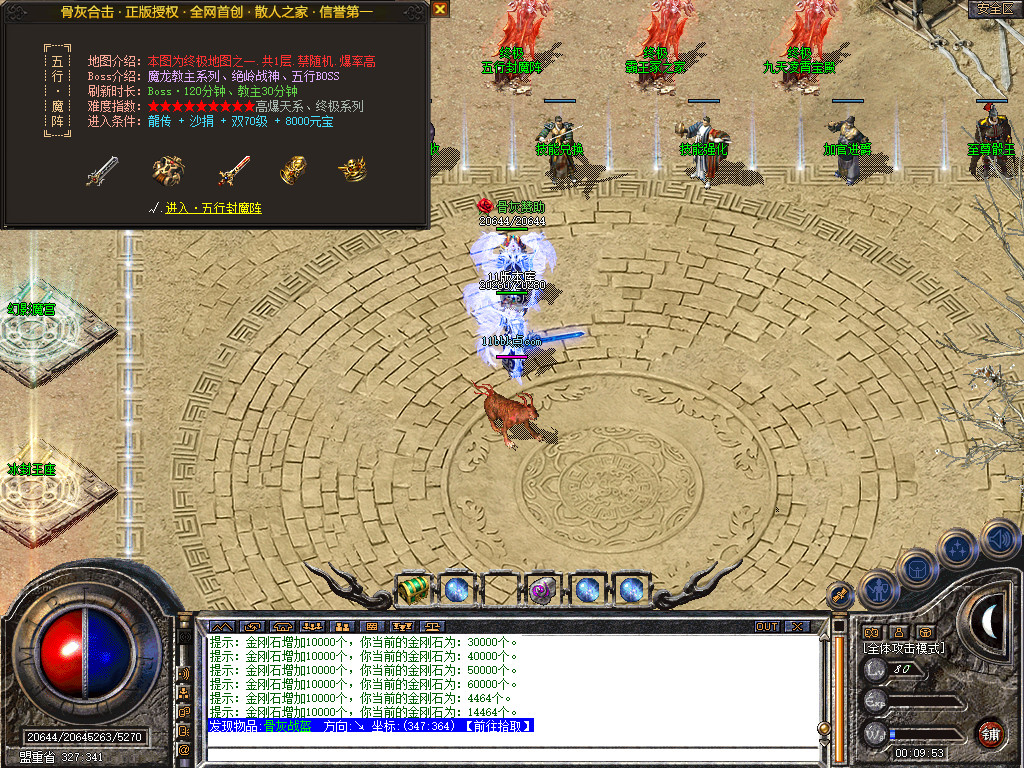Close the chat window with X button
The height and width of the screenshot is (768, 1024).
pyautogui.click(x=796, y=627)
